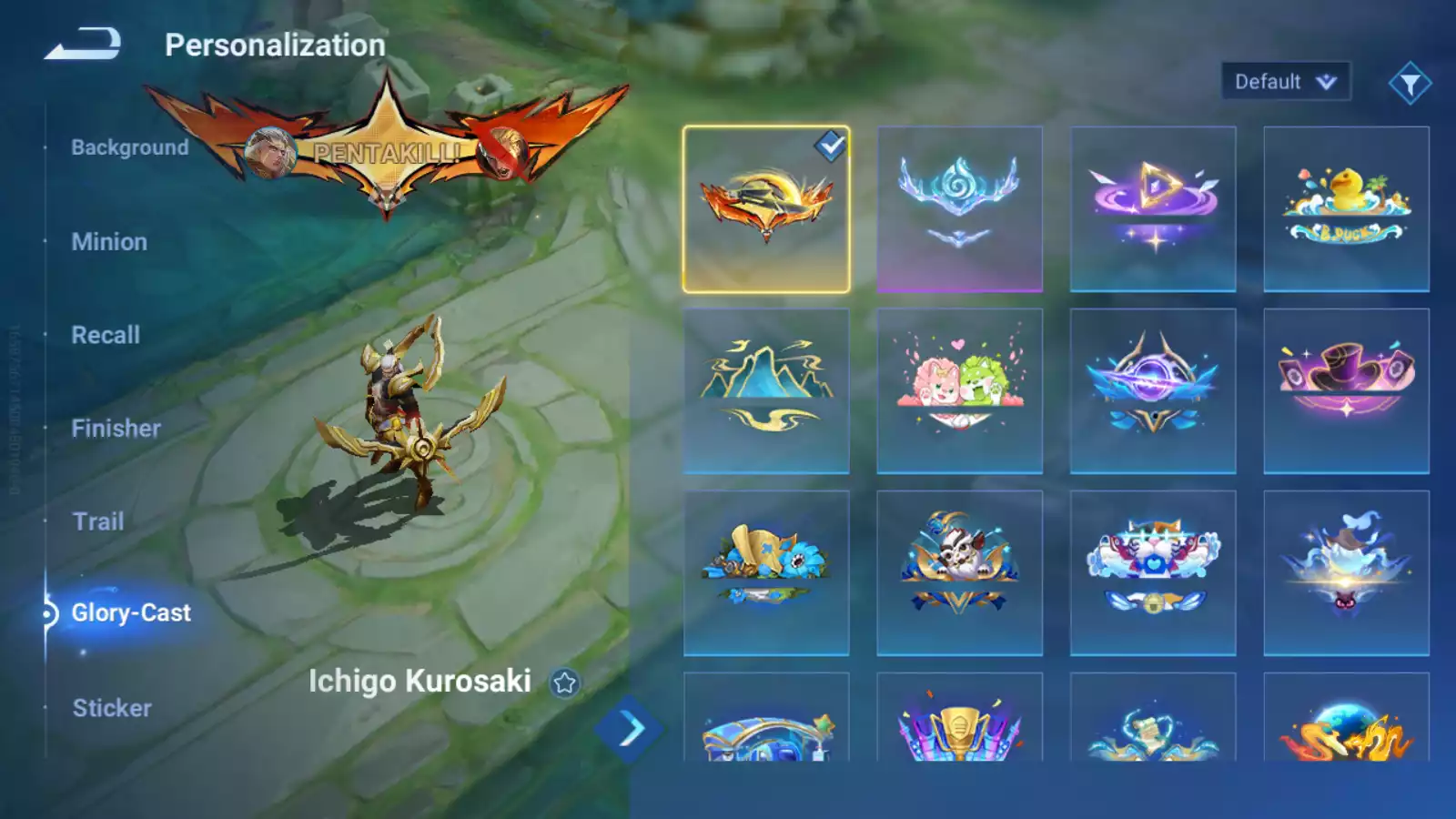Choose the rubber duck glory-cast
Viewport: 1456px width, 819px height.
pyautogui.click(x=1346, y=209)
